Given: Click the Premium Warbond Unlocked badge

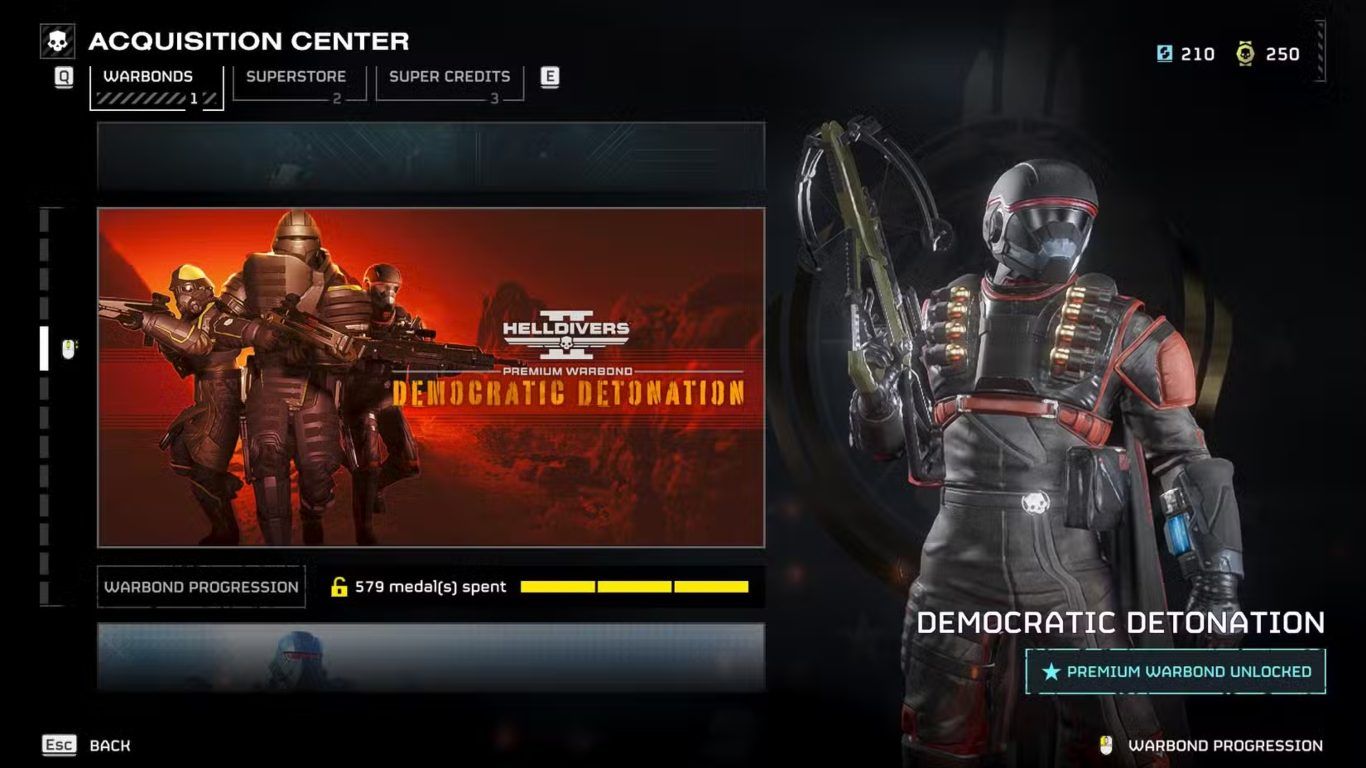Looking at the screenshot, I should (x=1175, y=672).
